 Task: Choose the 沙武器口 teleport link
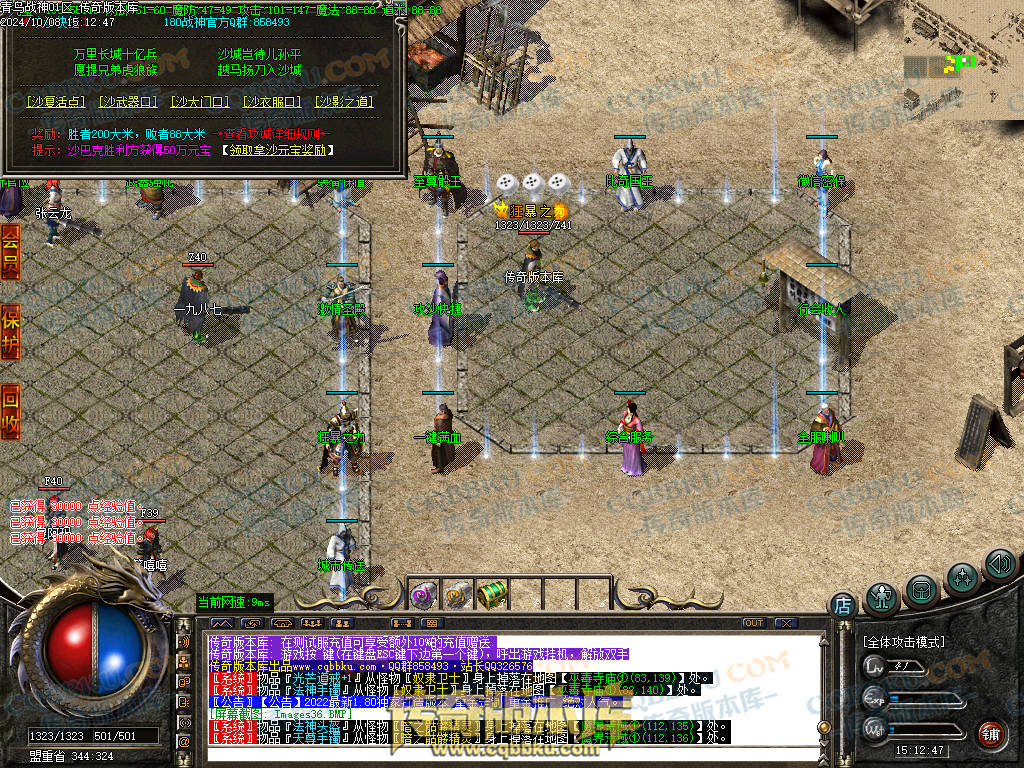click(129, 102)
